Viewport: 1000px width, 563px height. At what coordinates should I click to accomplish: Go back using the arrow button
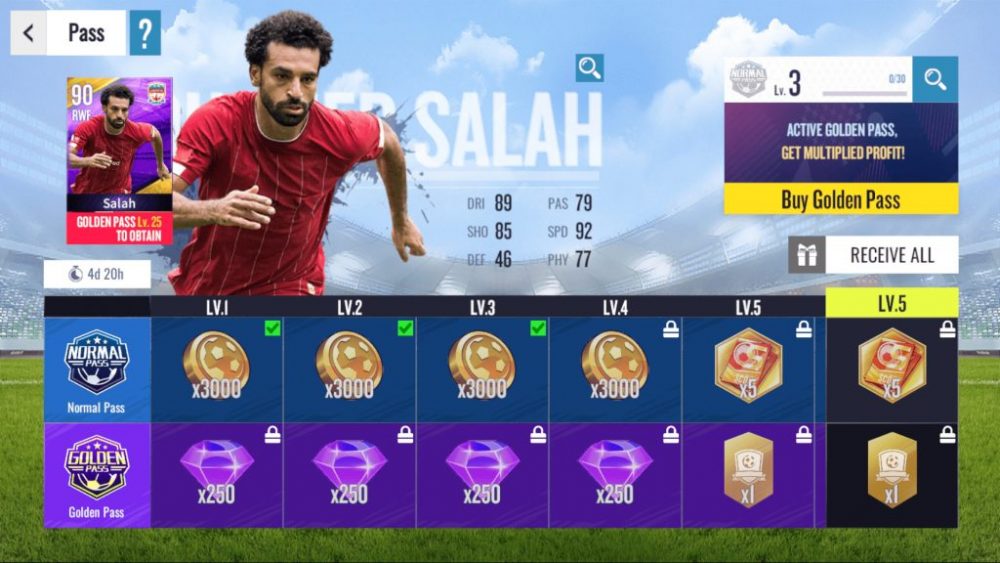click(x=28, y=33)
